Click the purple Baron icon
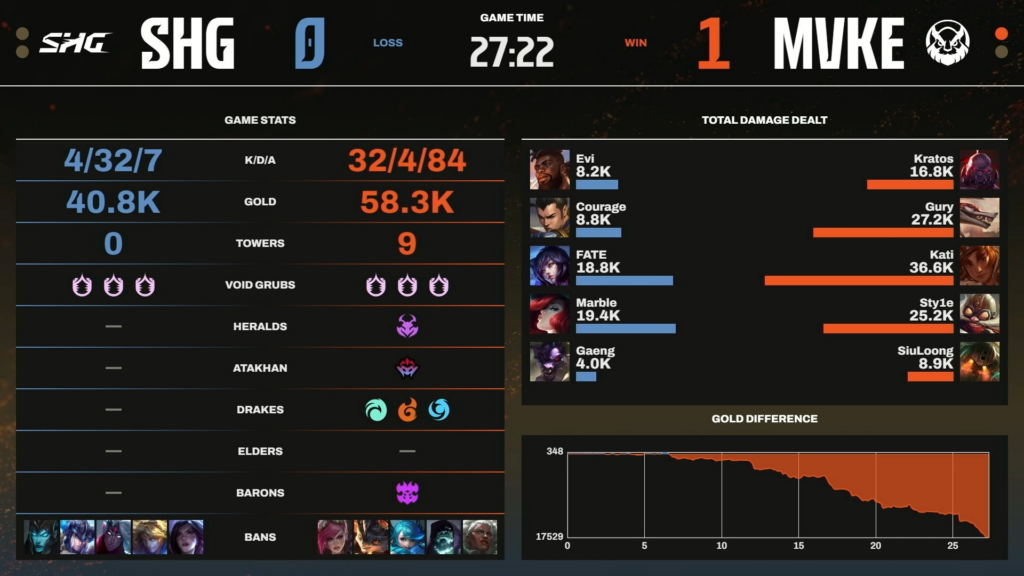 407,493
